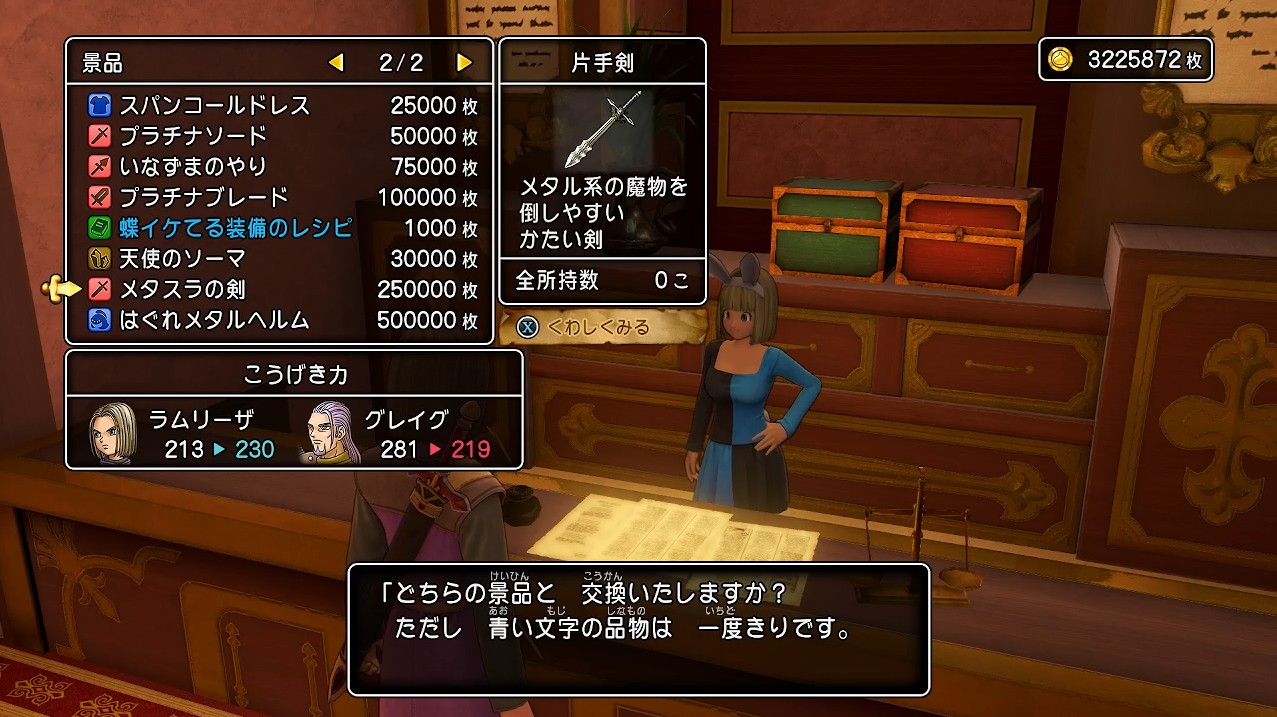Select the スパンコールドレス prize
Image resolution: width=1277 pixels, height=717 pixels.
[215, 106]
